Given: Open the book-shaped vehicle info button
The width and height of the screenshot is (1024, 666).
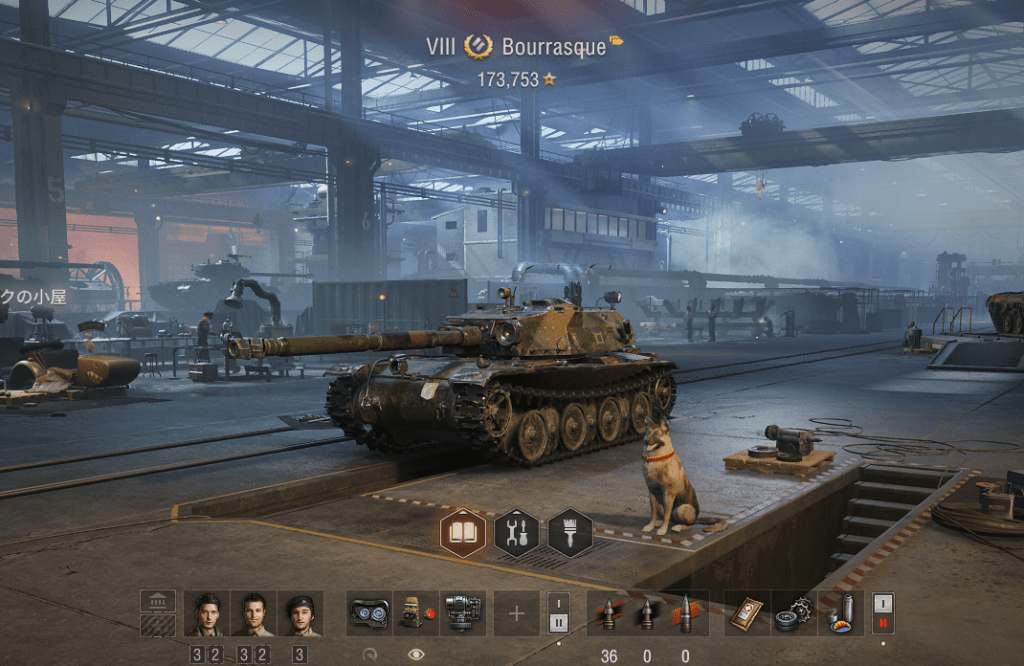Looking at the screenshot, I should coord(463,533).
